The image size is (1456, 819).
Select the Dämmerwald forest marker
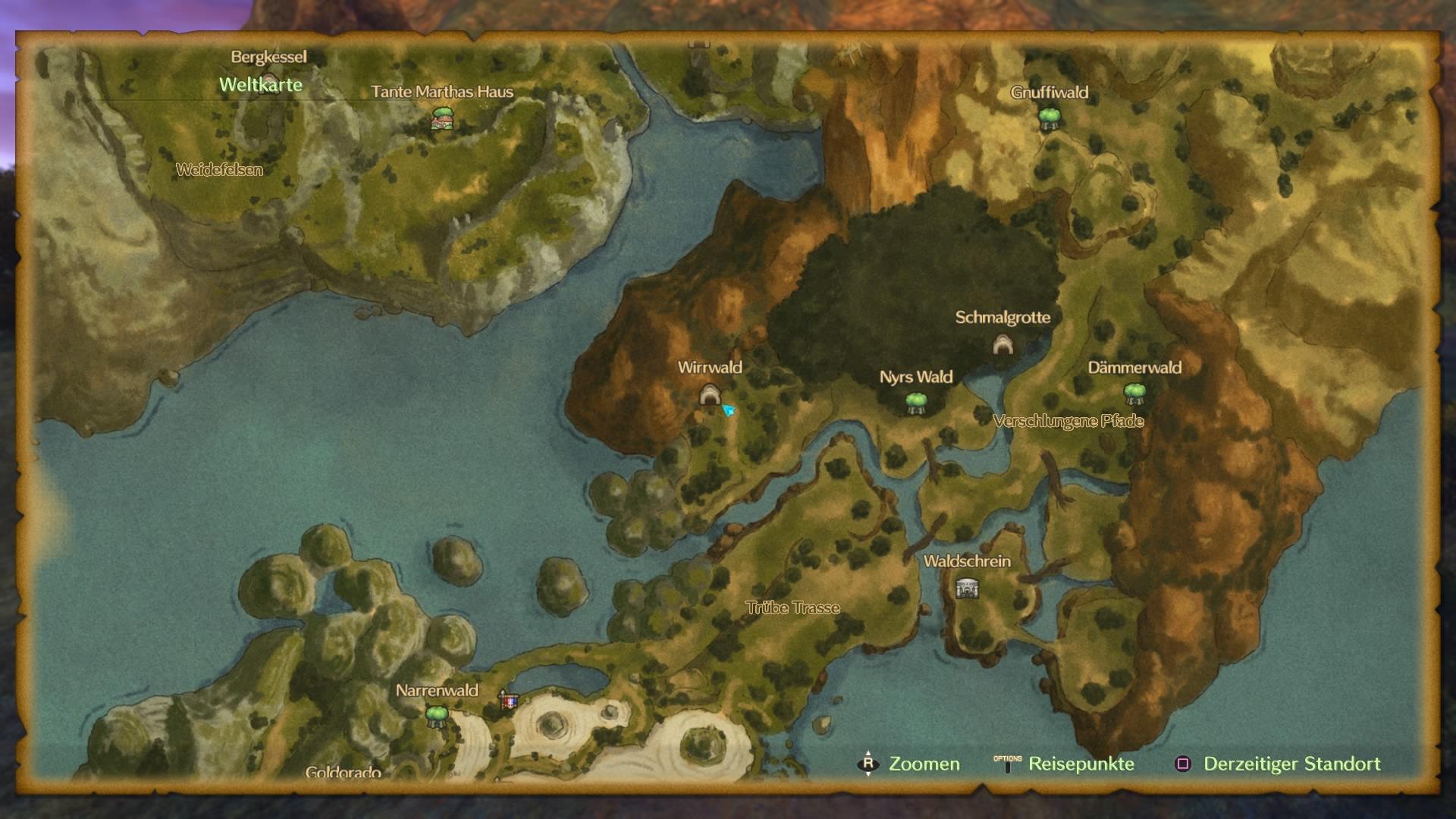(x=1134, y=394)
